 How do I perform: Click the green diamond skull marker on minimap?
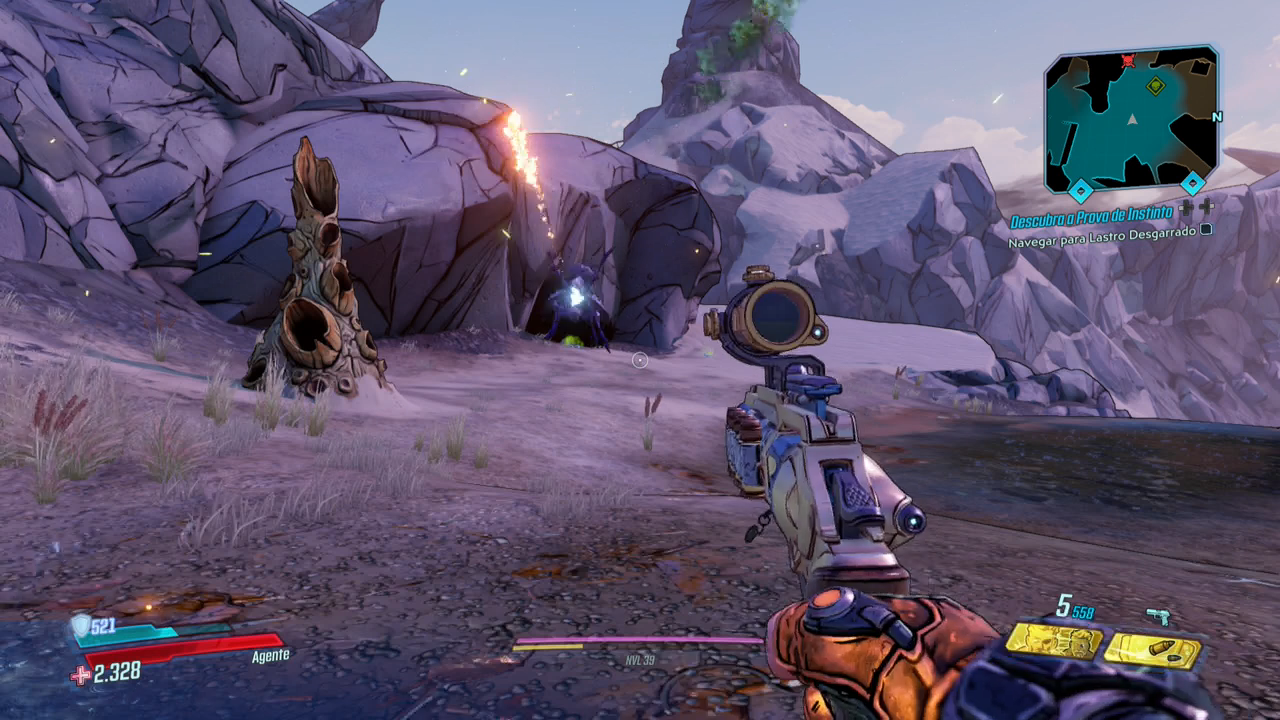coord(1156,84)
